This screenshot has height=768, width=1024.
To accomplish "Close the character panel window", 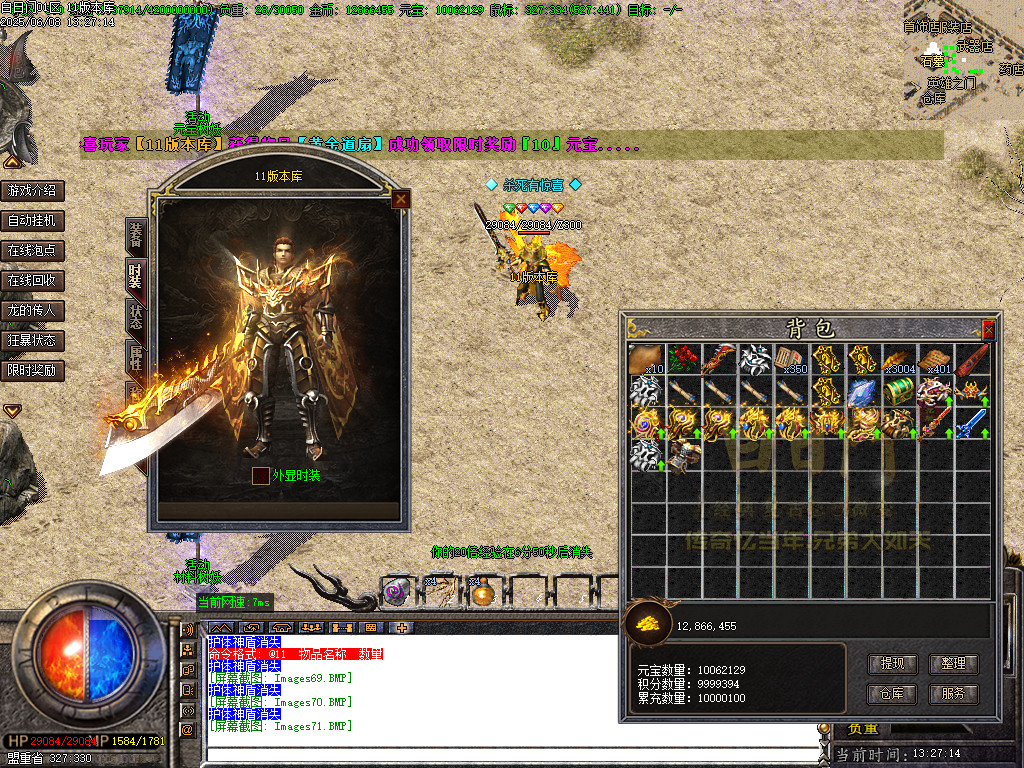I will pos(400,199).
